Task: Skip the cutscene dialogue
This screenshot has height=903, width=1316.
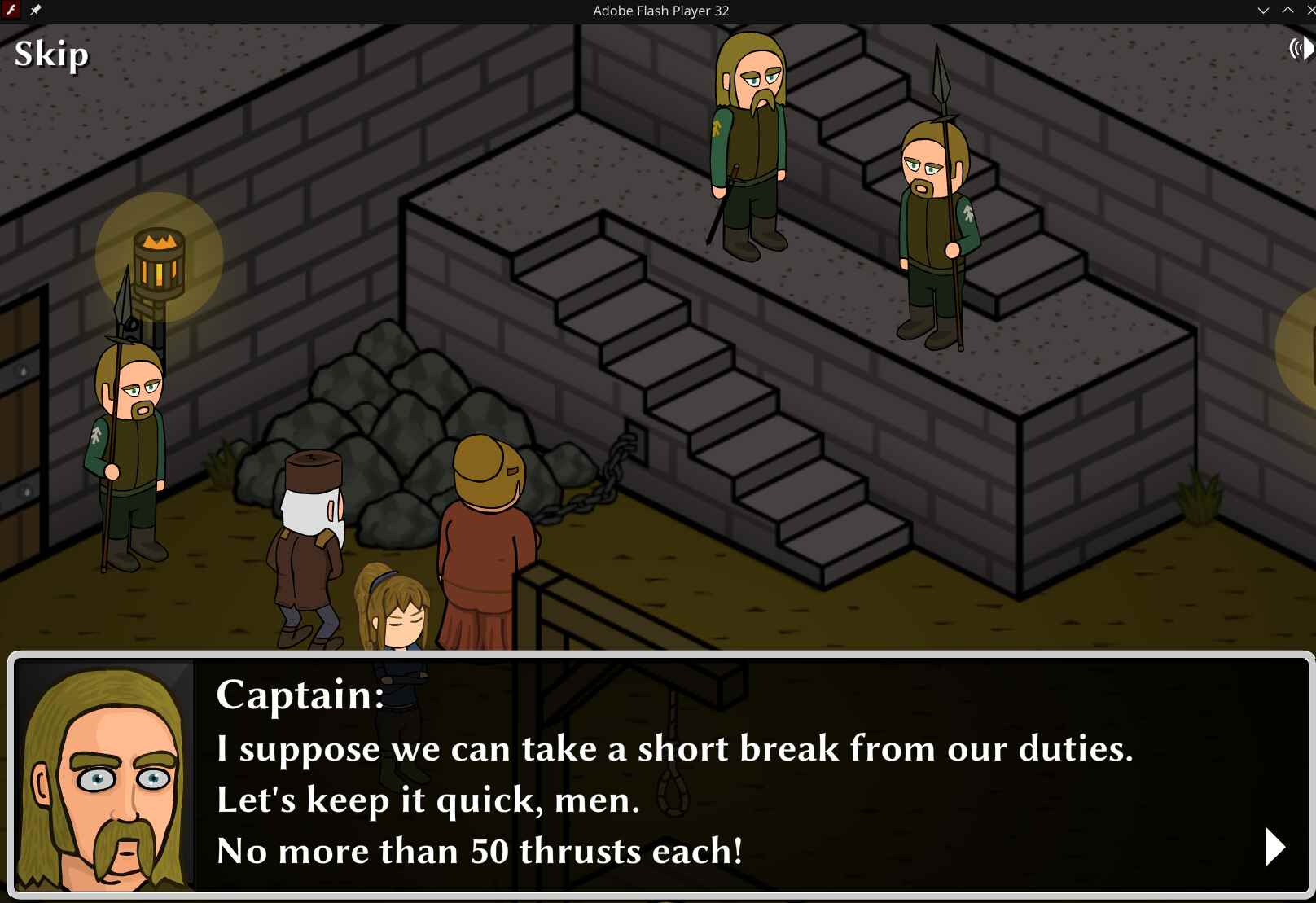Action: click(51, 55)
